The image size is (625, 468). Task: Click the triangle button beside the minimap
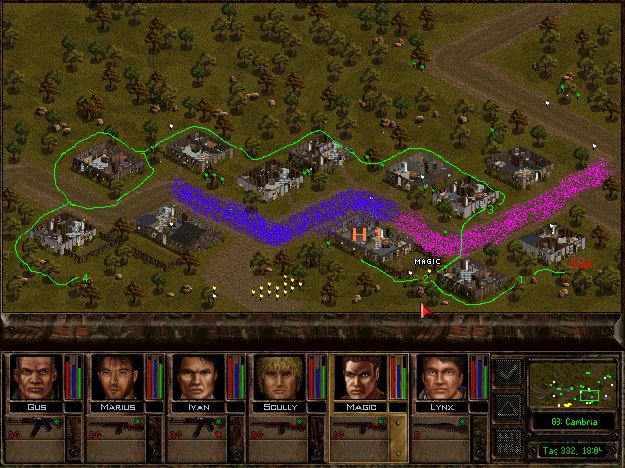tap(508, 407)
